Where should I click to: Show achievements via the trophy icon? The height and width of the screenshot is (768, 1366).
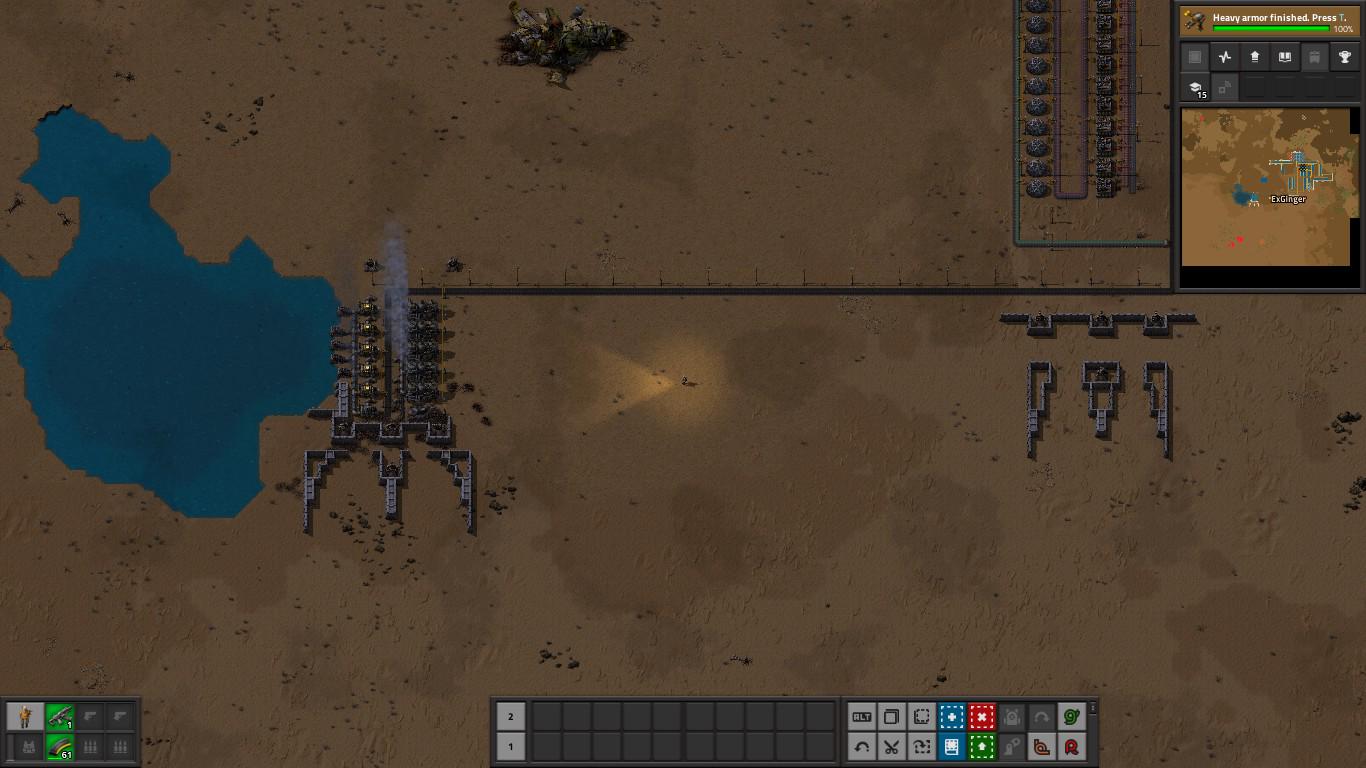click(1345, 57)
